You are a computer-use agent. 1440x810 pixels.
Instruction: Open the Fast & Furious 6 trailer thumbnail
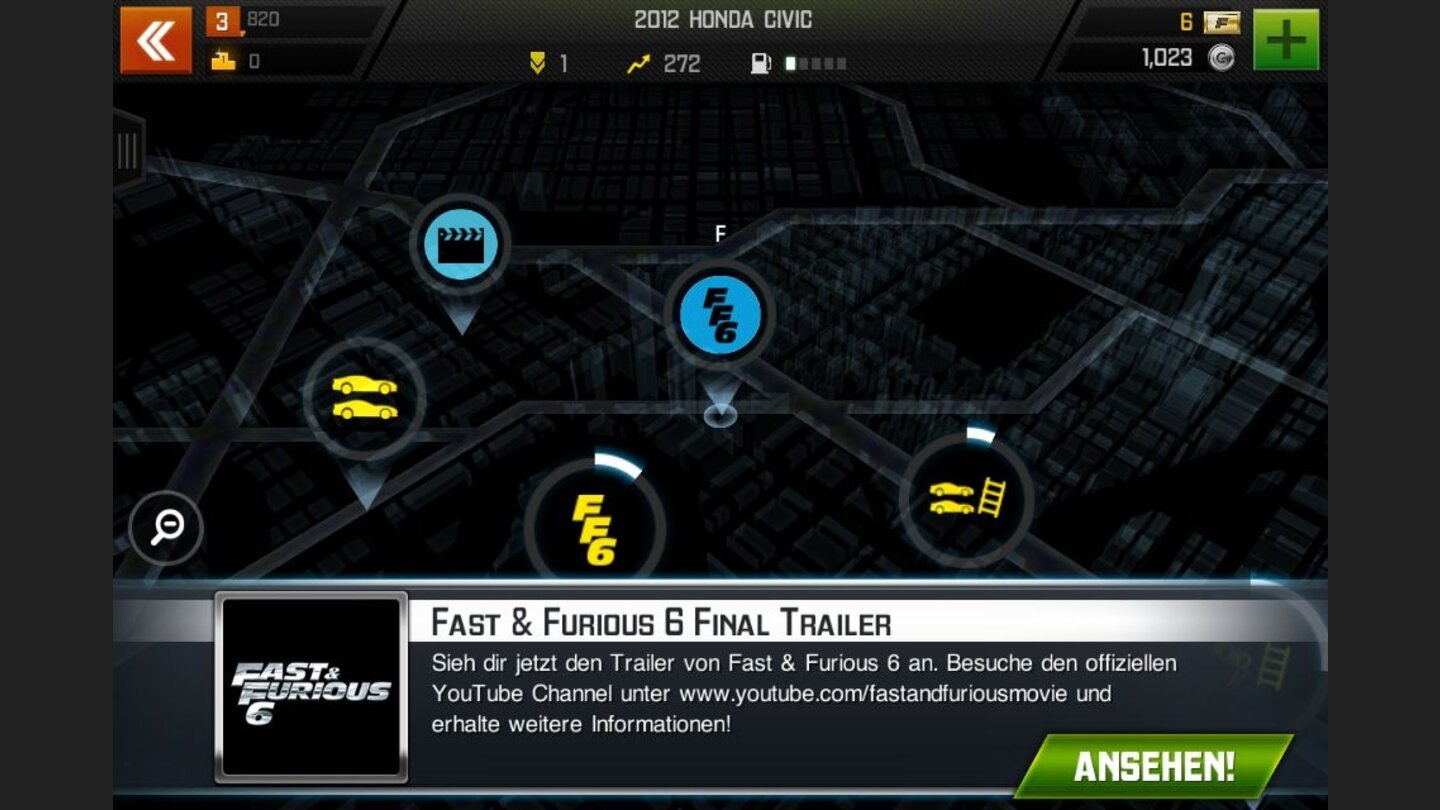pos(313,685)
